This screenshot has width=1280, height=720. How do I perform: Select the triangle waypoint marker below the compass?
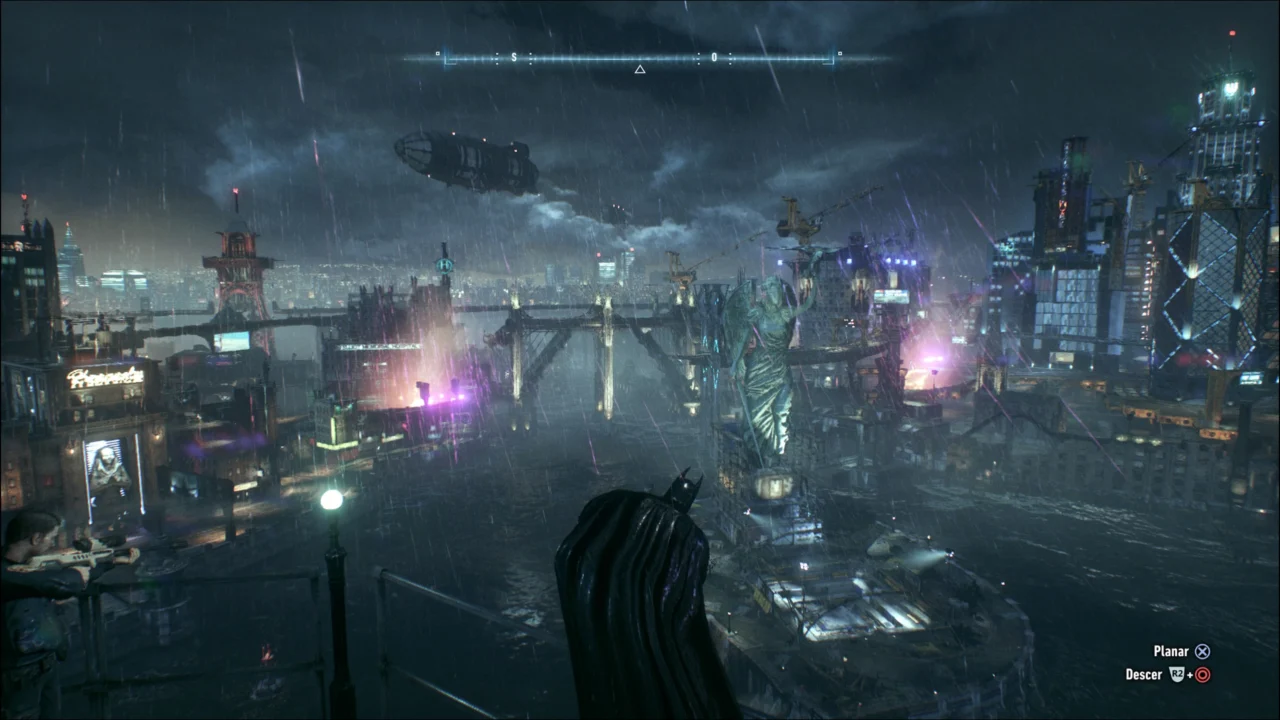point(640,70)
